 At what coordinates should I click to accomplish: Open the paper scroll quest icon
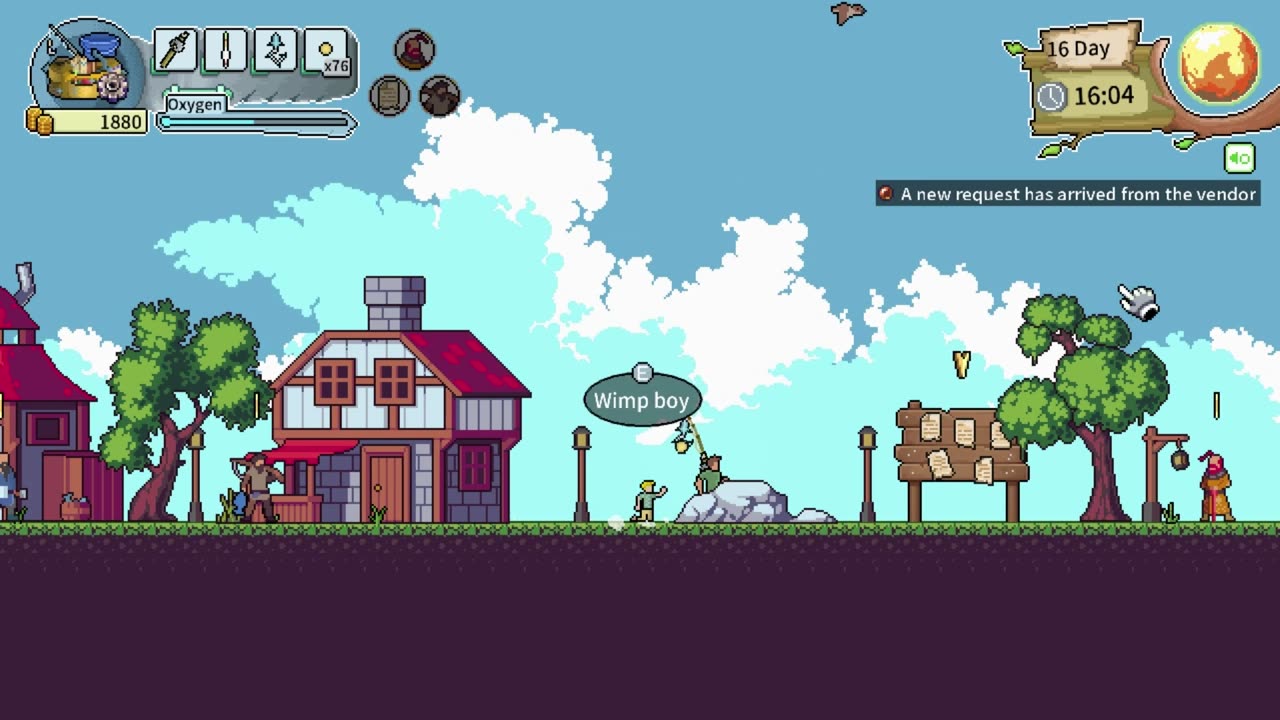(389, 96)
